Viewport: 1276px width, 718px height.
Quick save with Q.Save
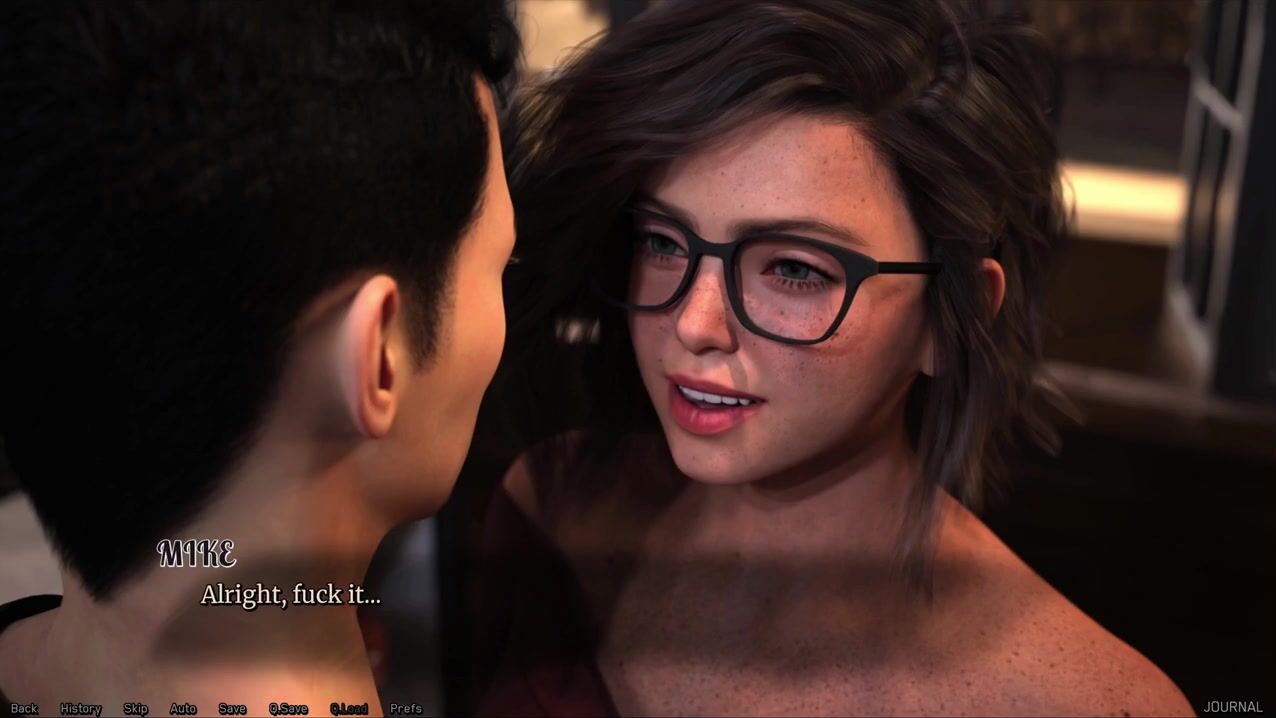[288, 708]
